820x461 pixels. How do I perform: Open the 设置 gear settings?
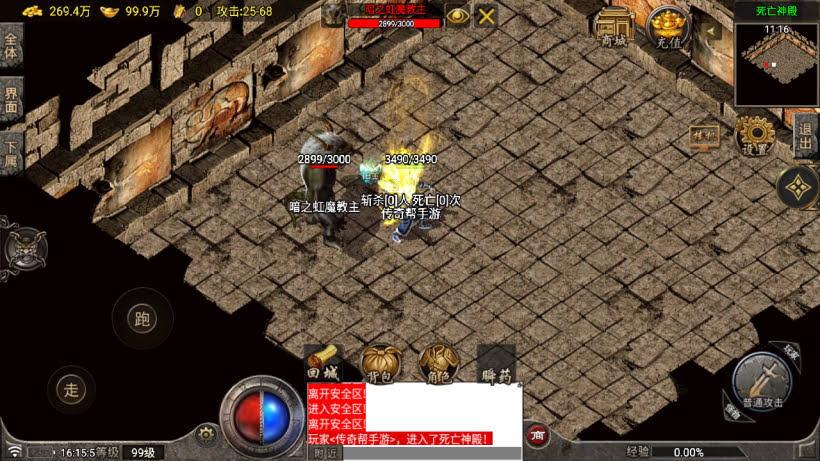tap(755, 135)
